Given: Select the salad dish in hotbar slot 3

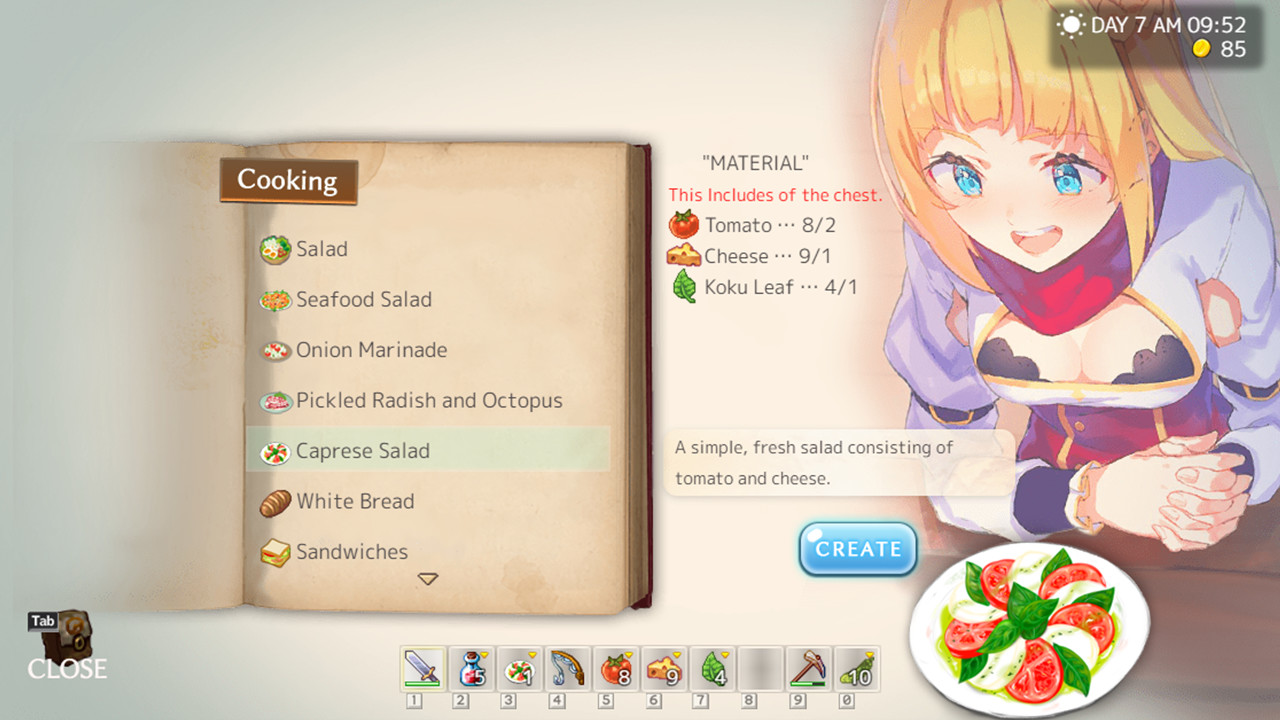Looking at the screenshot, I should [519, 670].
